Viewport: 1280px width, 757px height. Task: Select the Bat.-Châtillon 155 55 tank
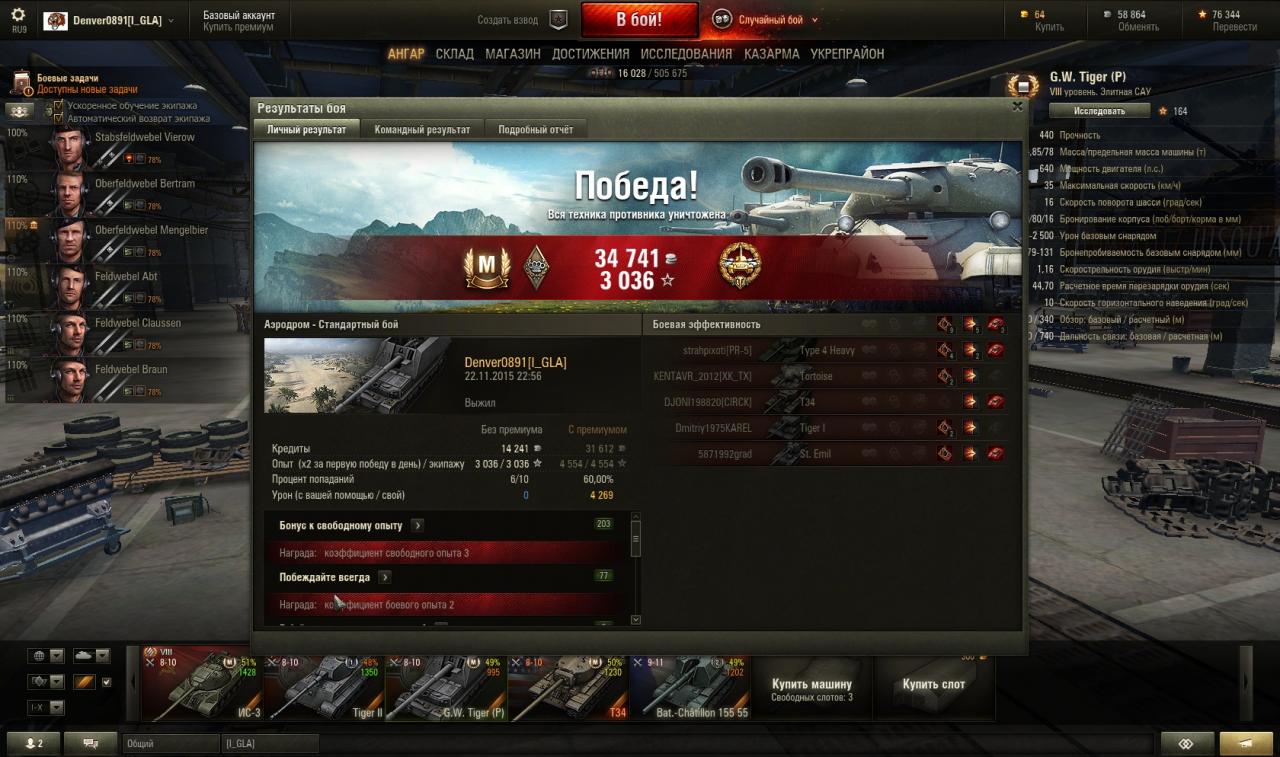coord(689,686)
